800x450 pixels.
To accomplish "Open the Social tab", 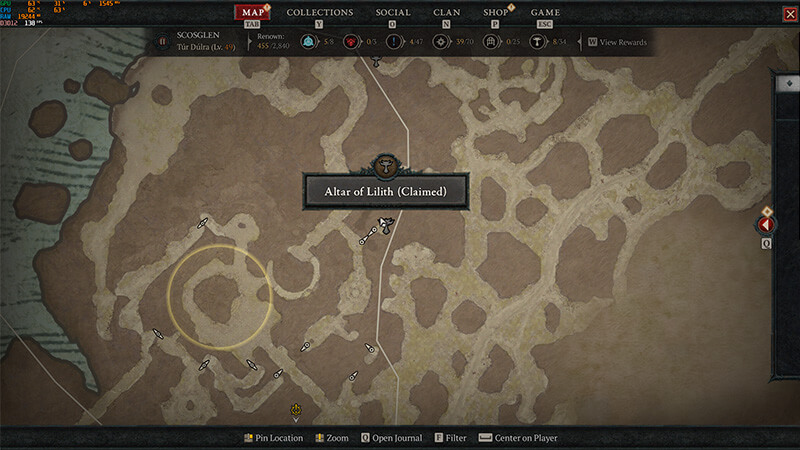I will point(393,13).
